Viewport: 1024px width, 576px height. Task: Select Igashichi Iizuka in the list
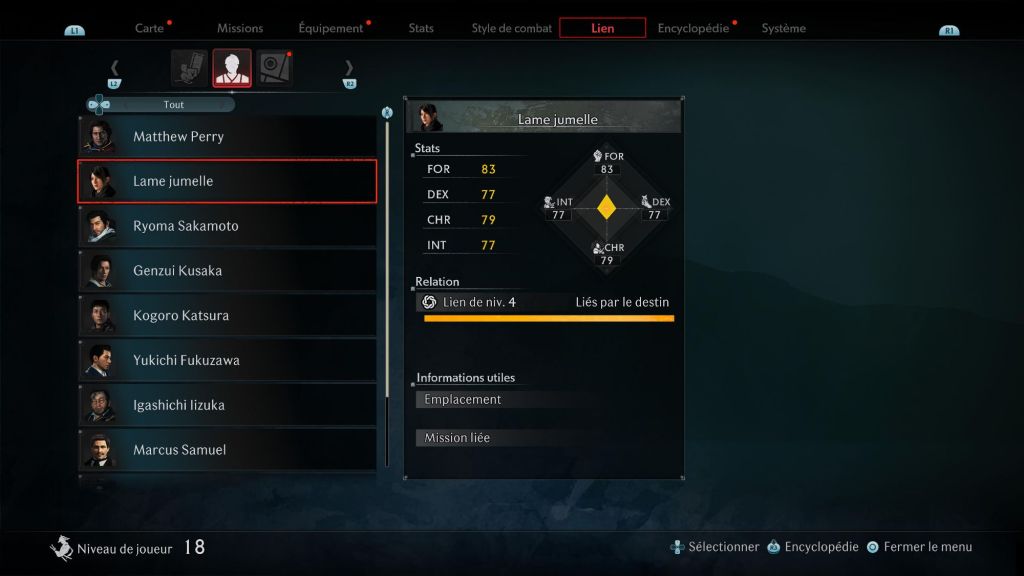(x=227, y=405)
